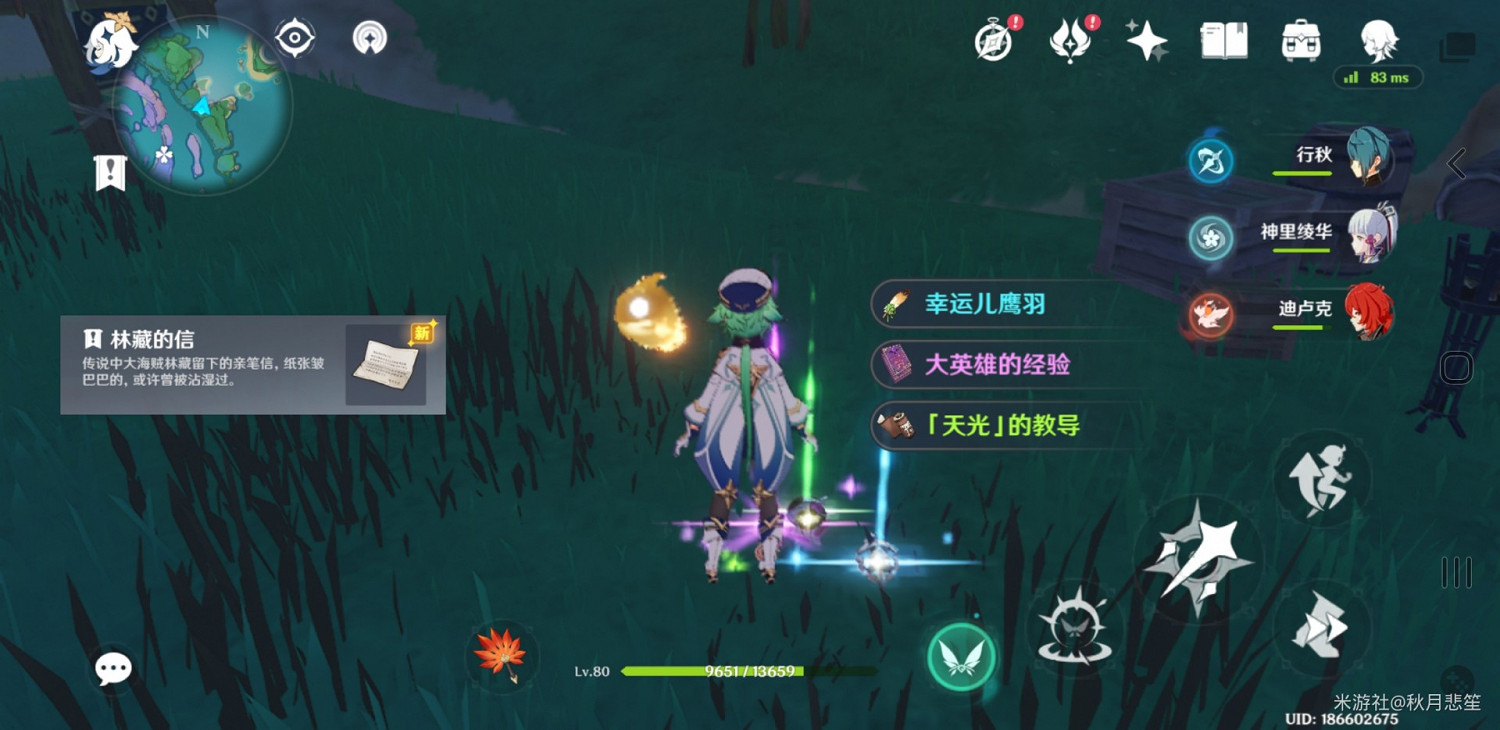Select the quest flag below the minimap
Image resolution: width=1500 pixels, height=730 pixels.
pos(110,172)
